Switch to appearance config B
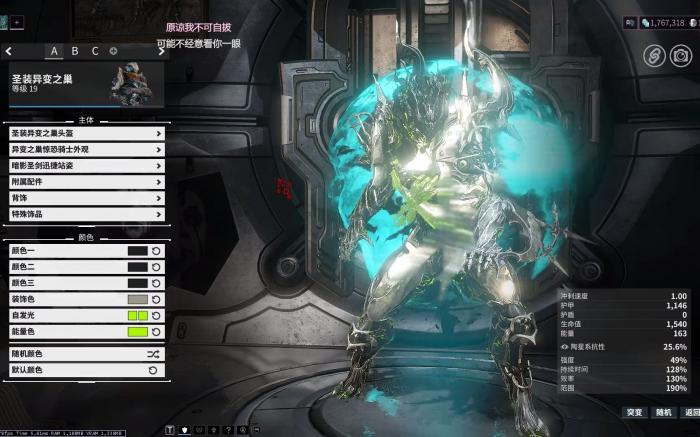 (74, 51)
